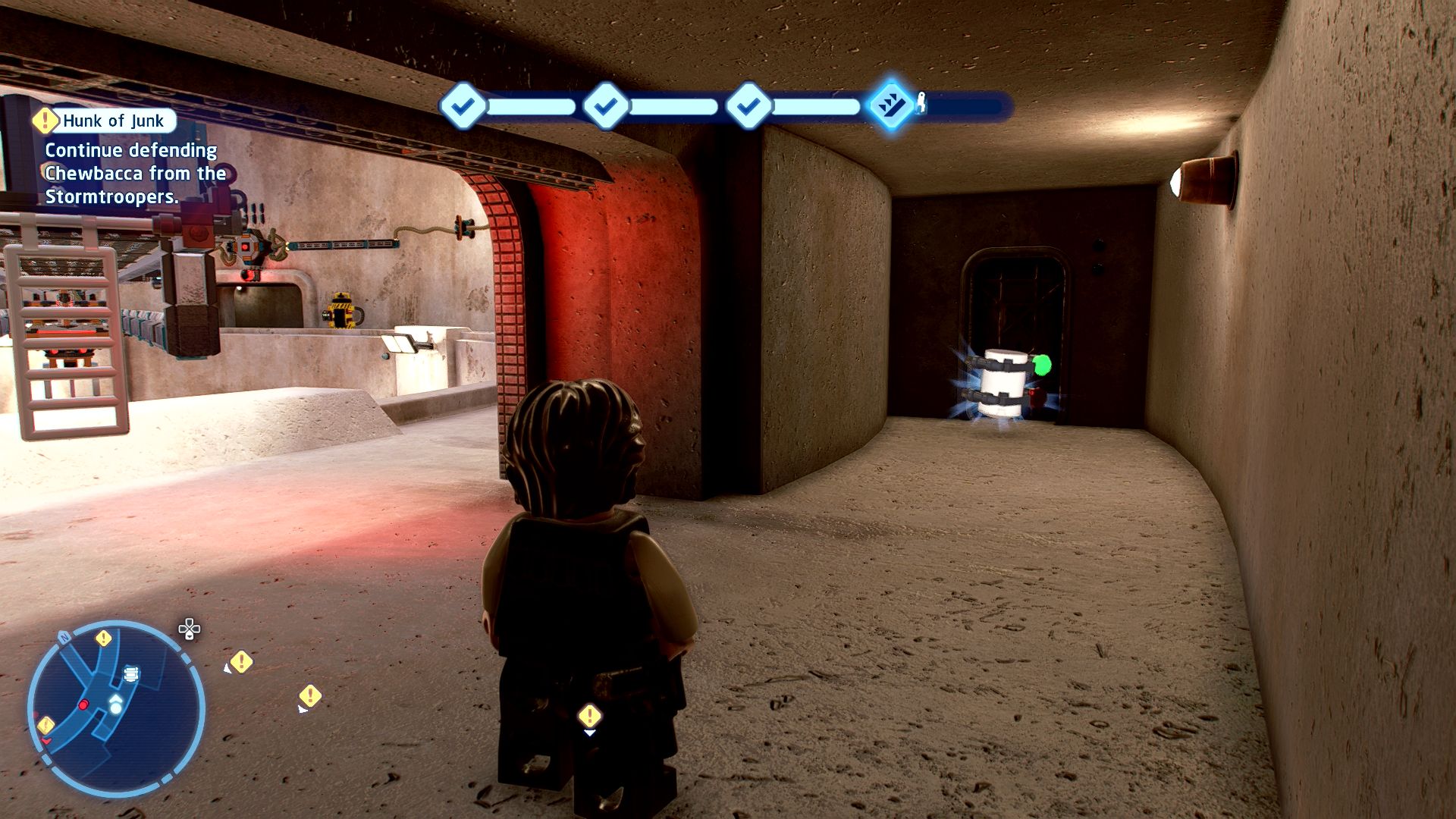Click the yellow exclamation icon beside Hunk of Junk
Screen dimensions: 1456x819
click(x=45, y=120)
